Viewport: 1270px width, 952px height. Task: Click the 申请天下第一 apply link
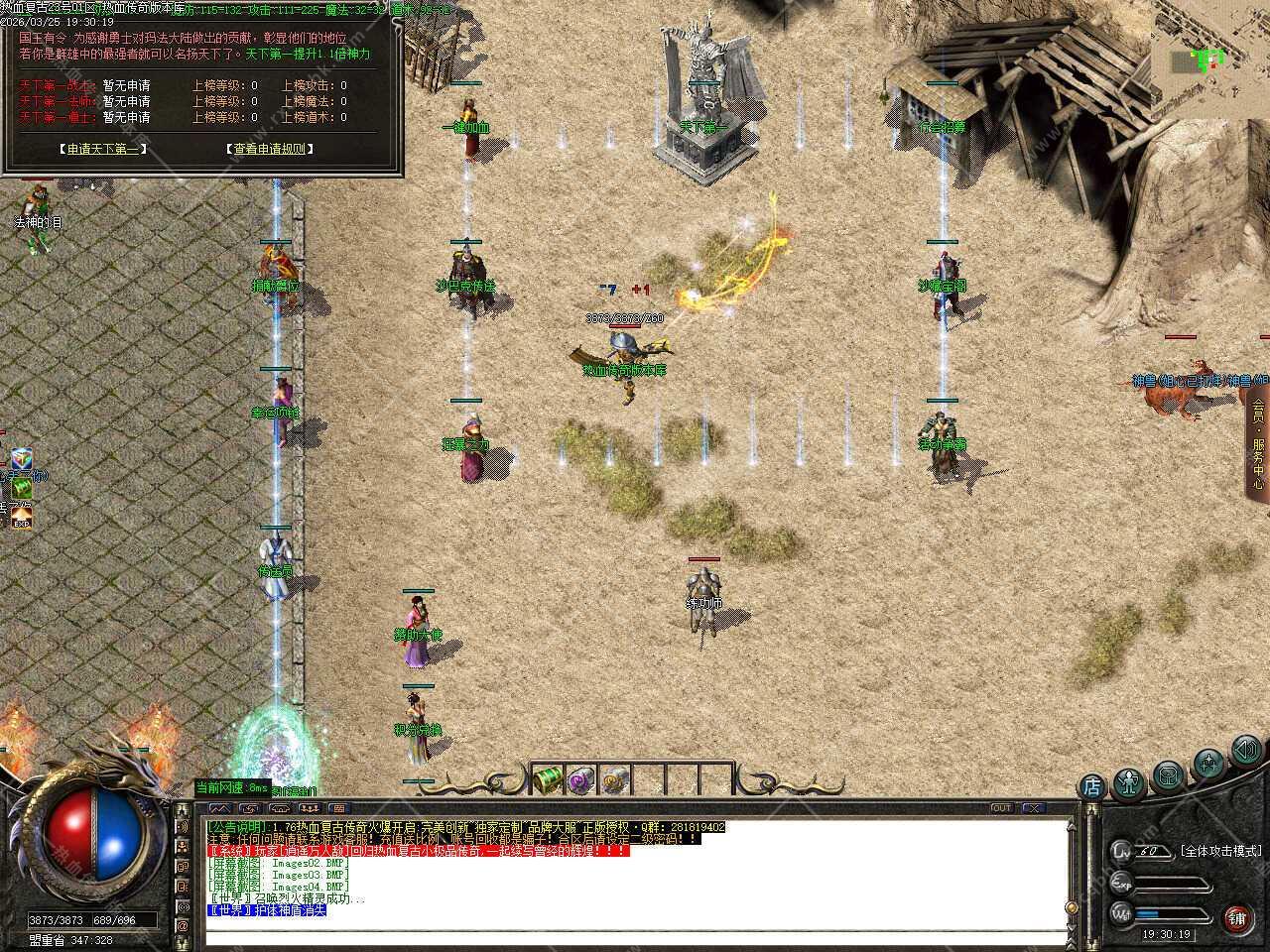pyautogui.click(x=102, y=149)
